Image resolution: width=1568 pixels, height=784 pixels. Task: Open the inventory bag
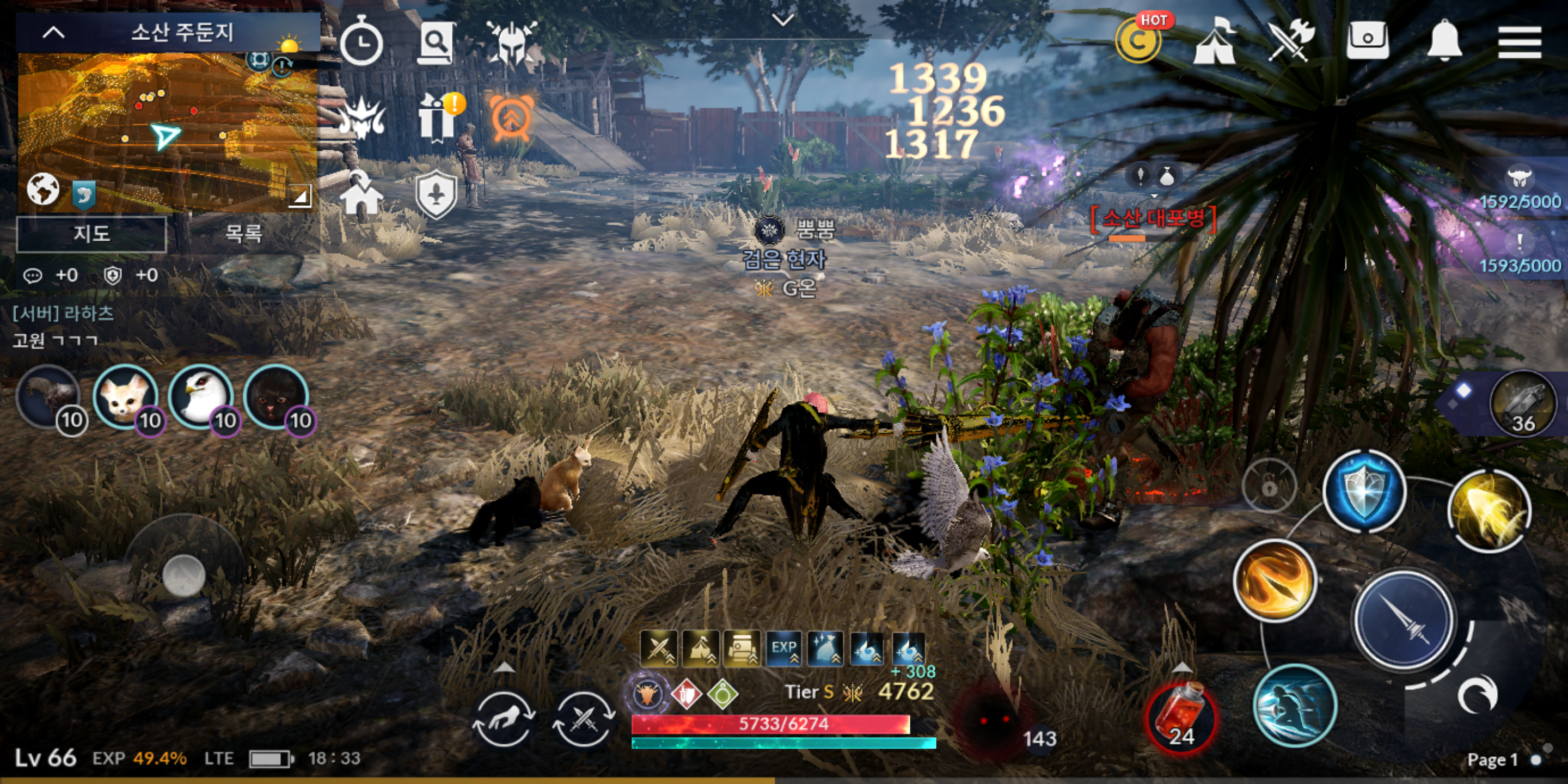[x=1367, y=40]
